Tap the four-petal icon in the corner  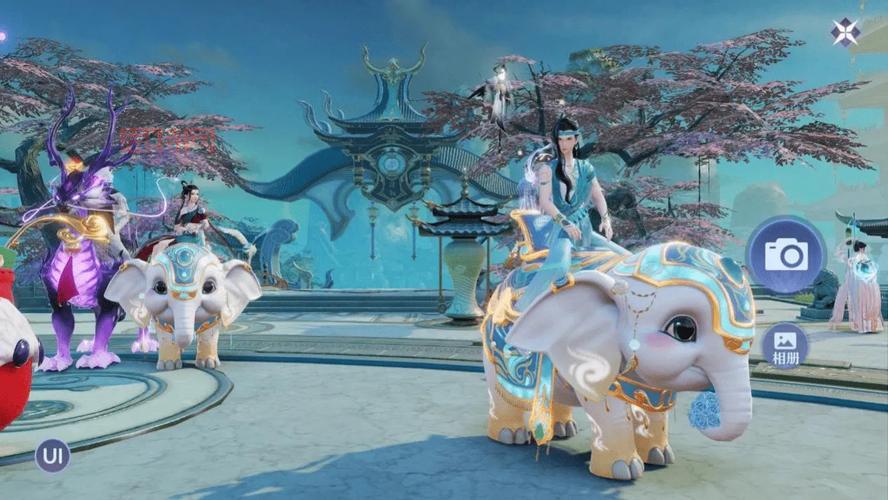point(845,32)
